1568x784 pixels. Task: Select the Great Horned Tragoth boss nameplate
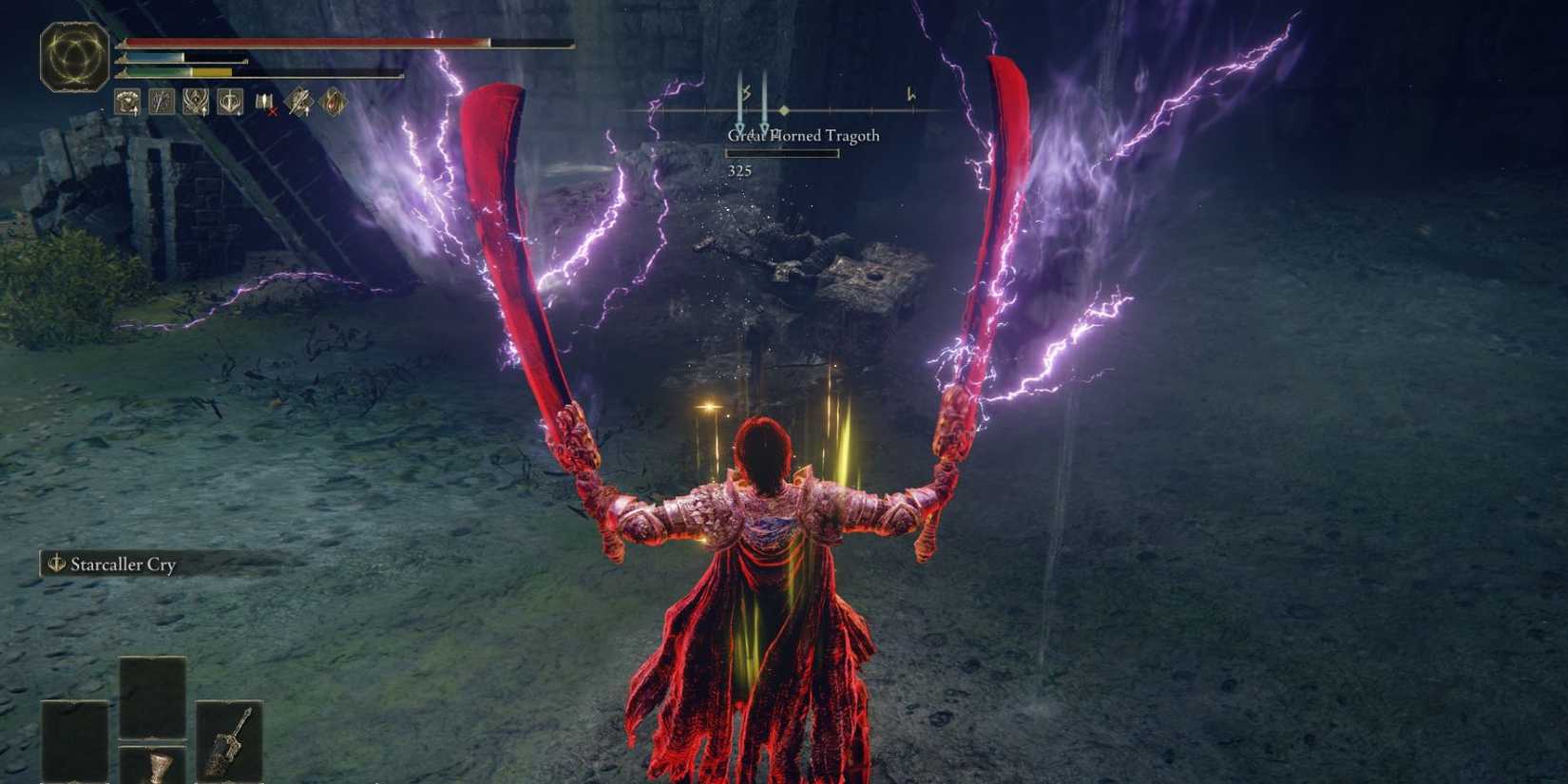[x=803, y=136]
